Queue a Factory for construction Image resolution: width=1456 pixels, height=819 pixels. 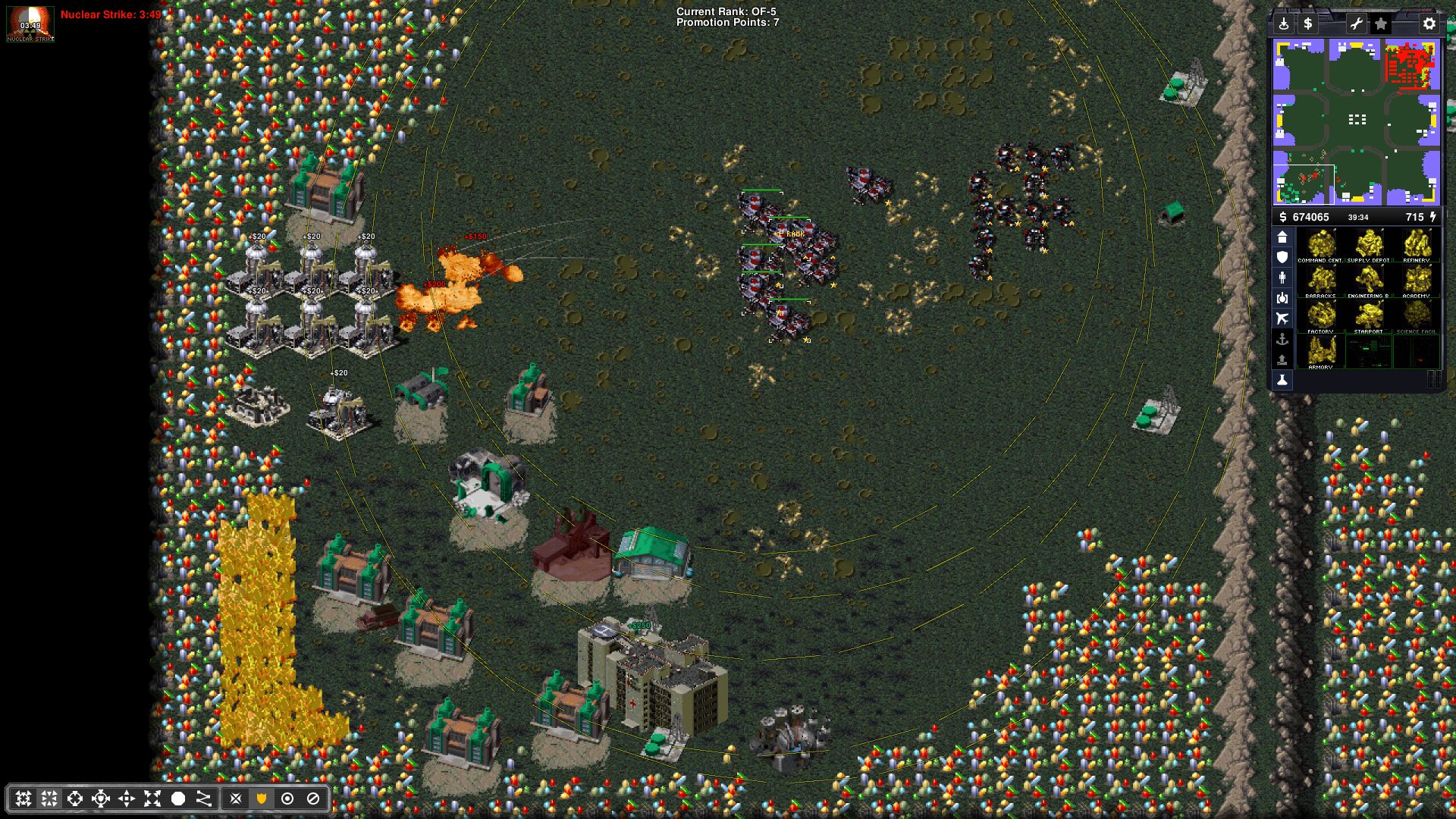[1320, 317]
